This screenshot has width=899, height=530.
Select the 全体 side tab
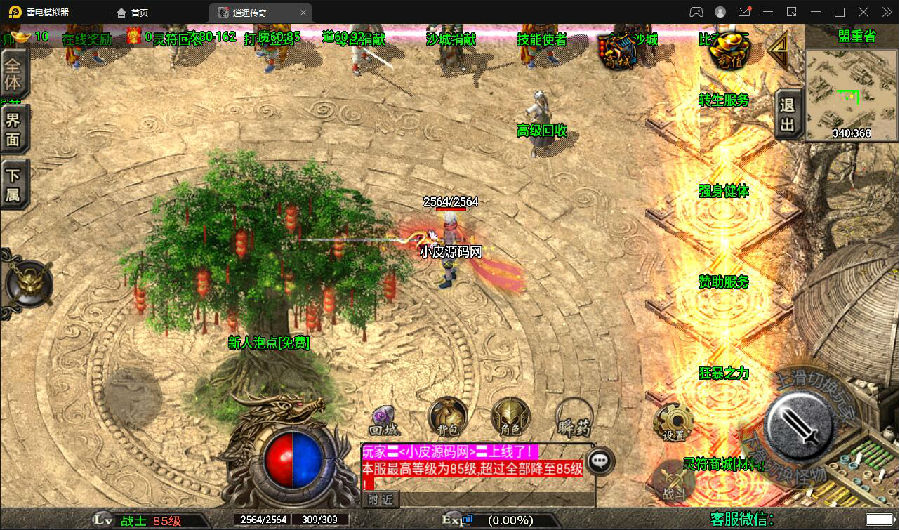pos(14,72)
